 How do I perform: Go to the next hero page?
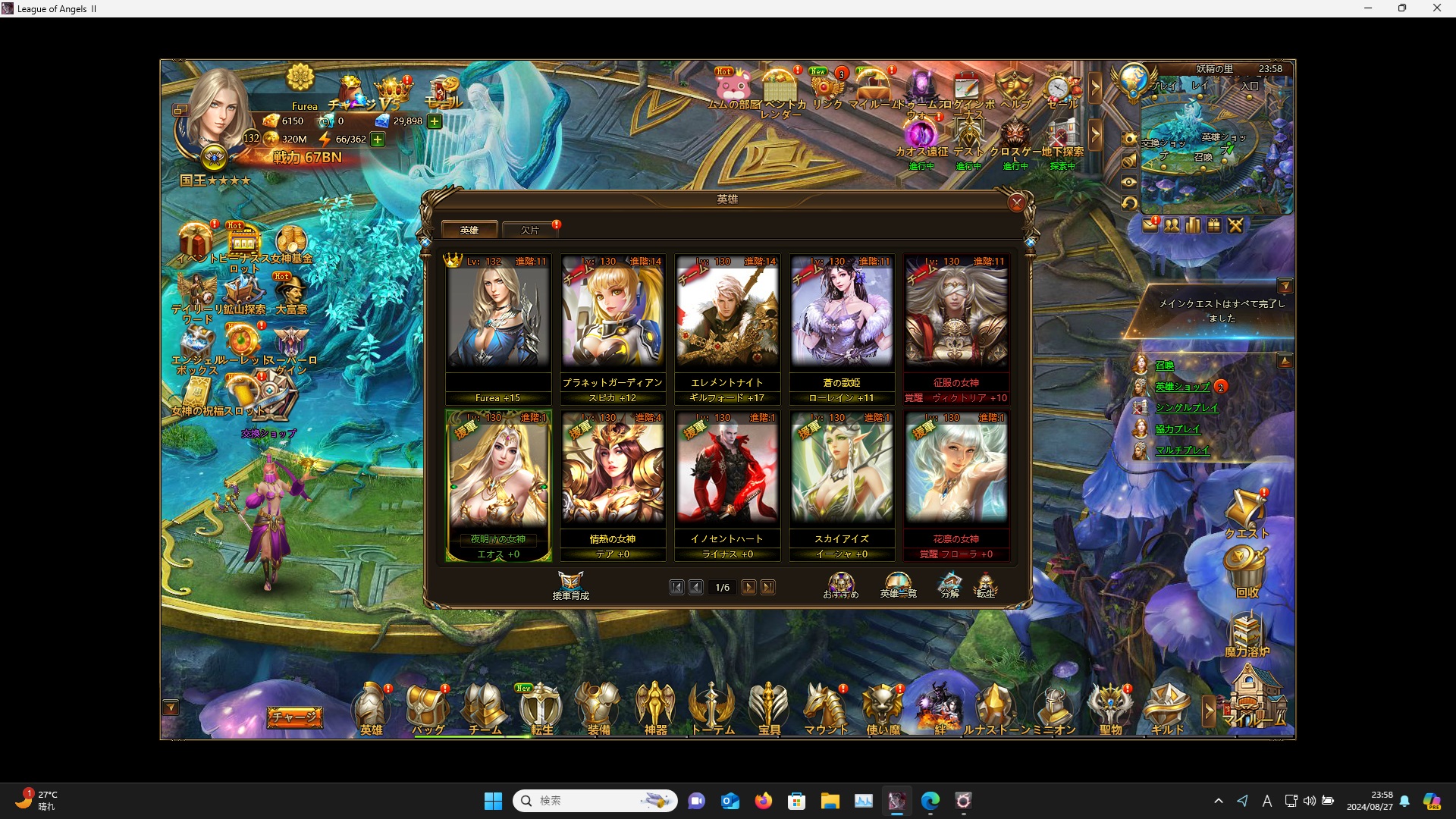(x=748, y=587)
